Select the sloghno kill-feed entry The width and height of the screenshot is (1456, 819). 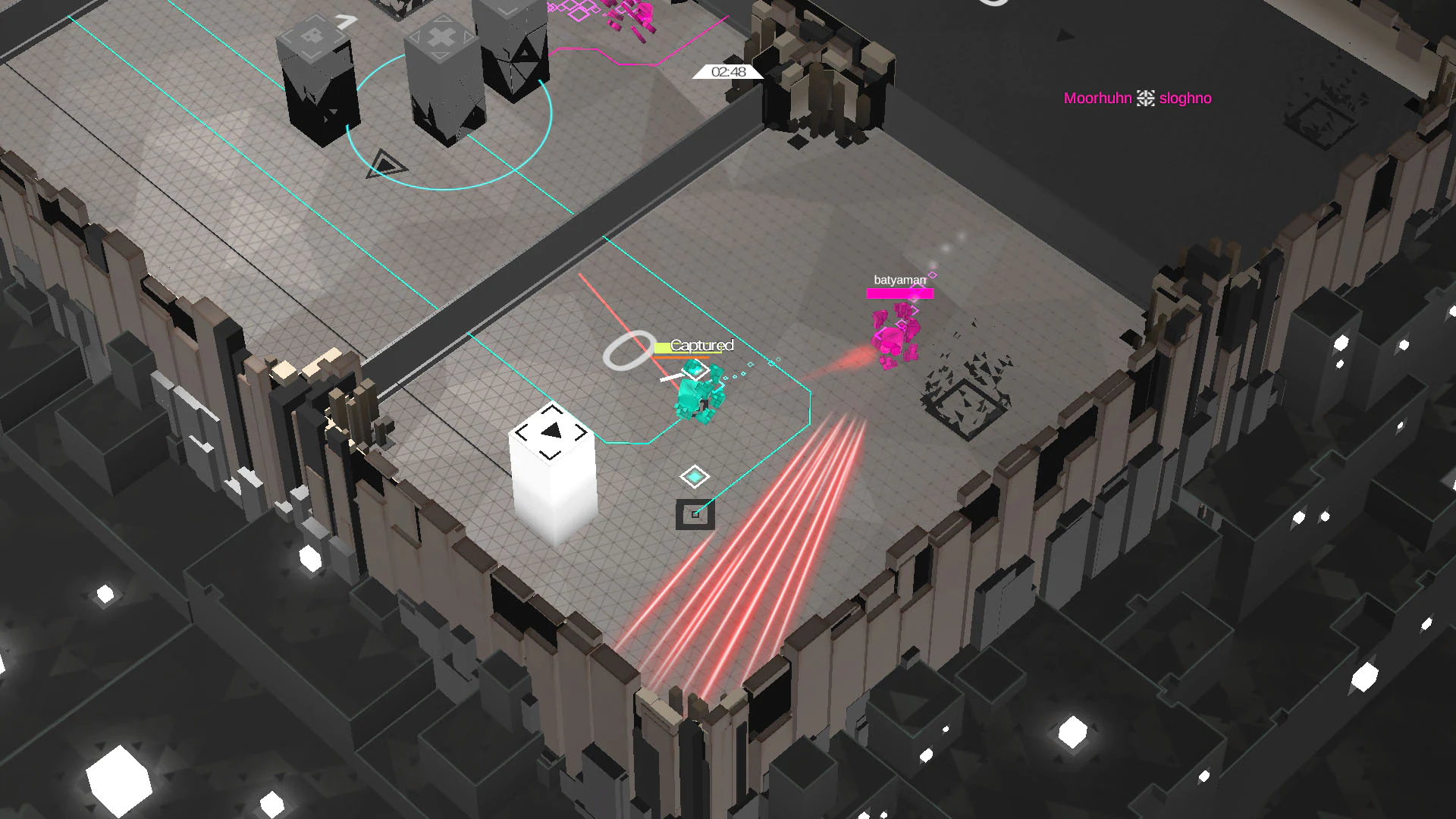tap(1185, 98)
